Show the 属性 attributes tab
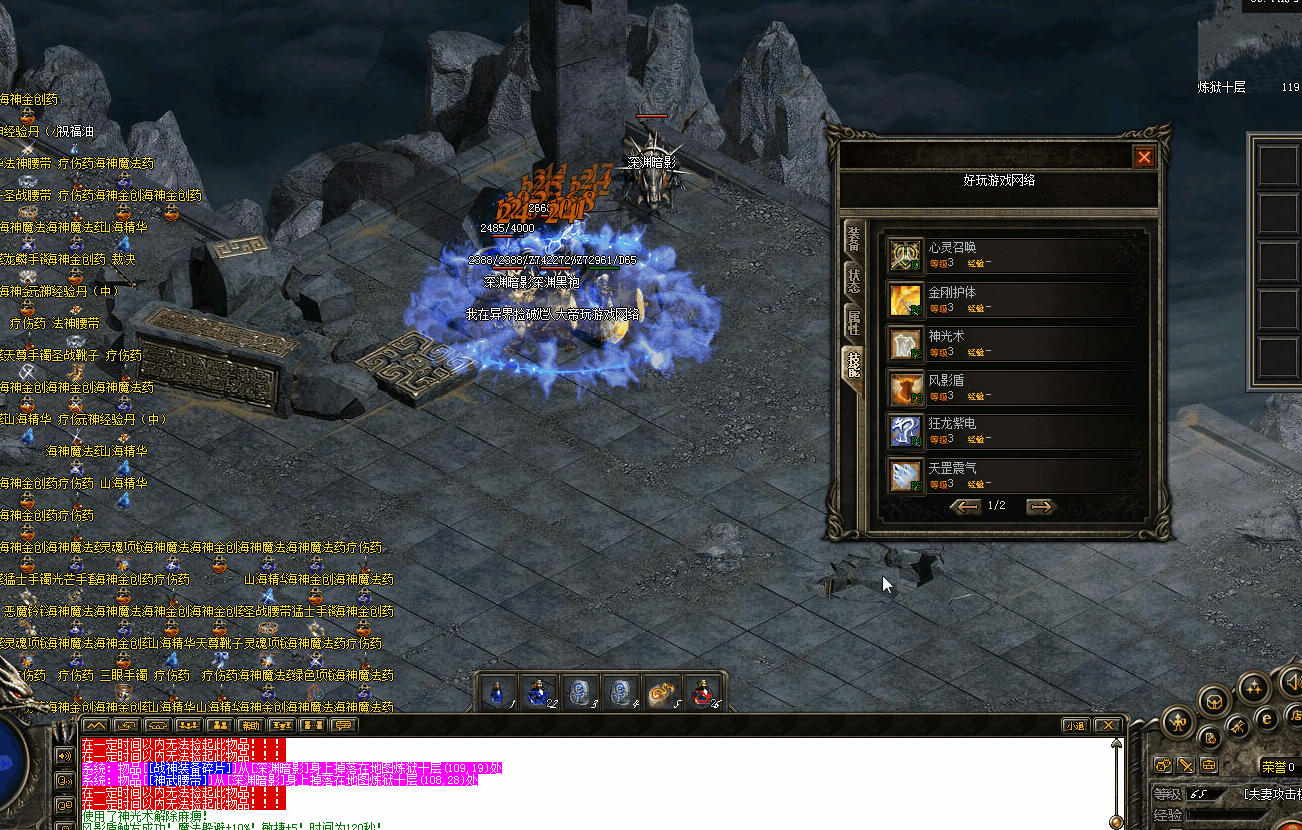Viewport: 1302px width, 830px height. pyautogui.click(x=854, y=322)
